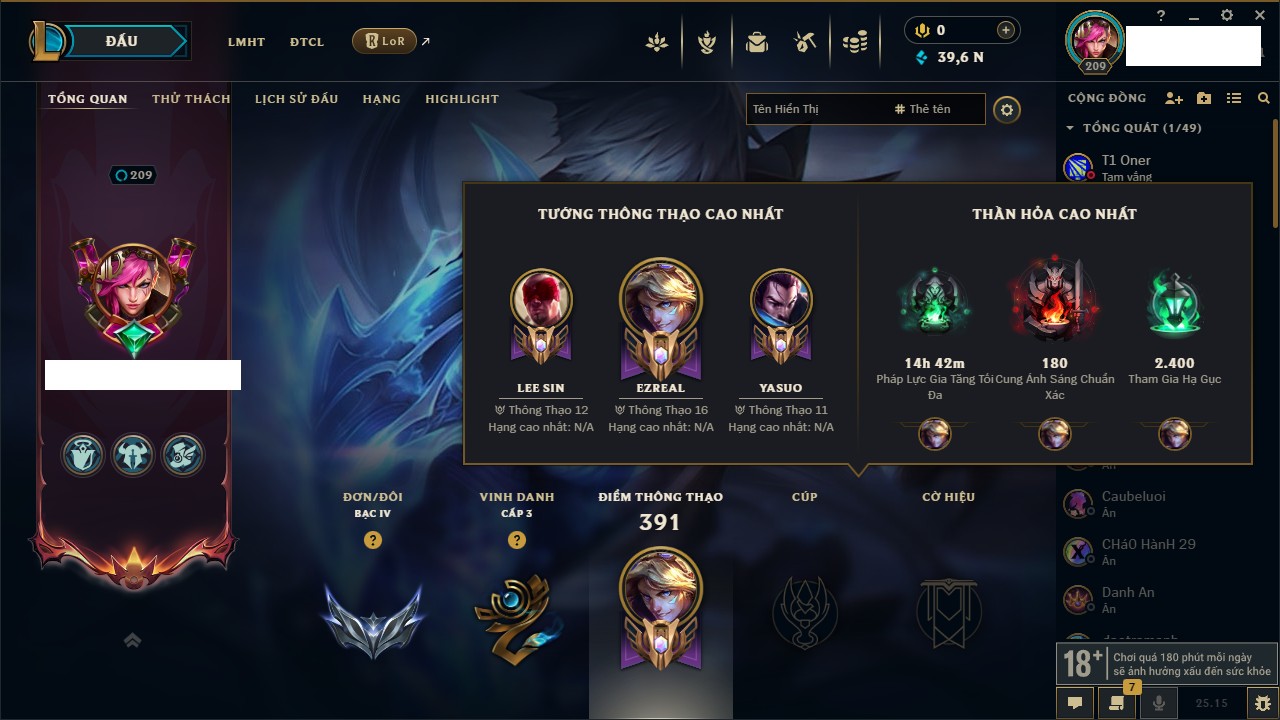The height and width of the screenshot is (720, 1280).
Task: Select the Hạng tab
Action: click(x=381, y=99)
